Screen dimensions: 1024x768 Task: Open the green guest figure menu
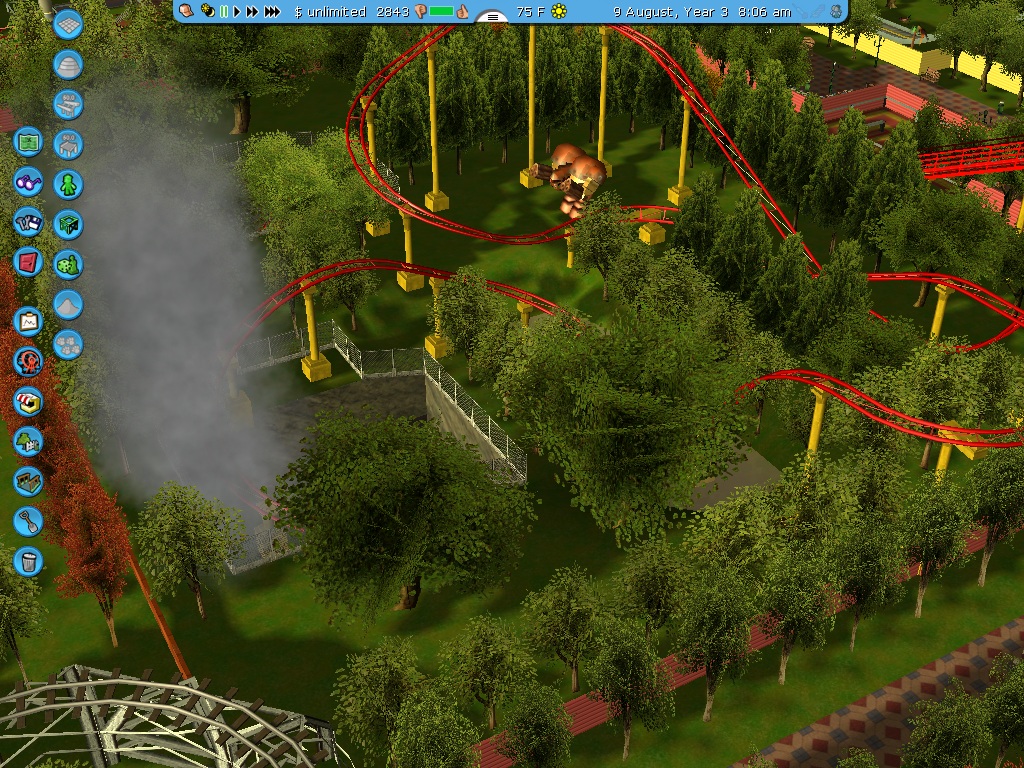click(x=68, y=185)
